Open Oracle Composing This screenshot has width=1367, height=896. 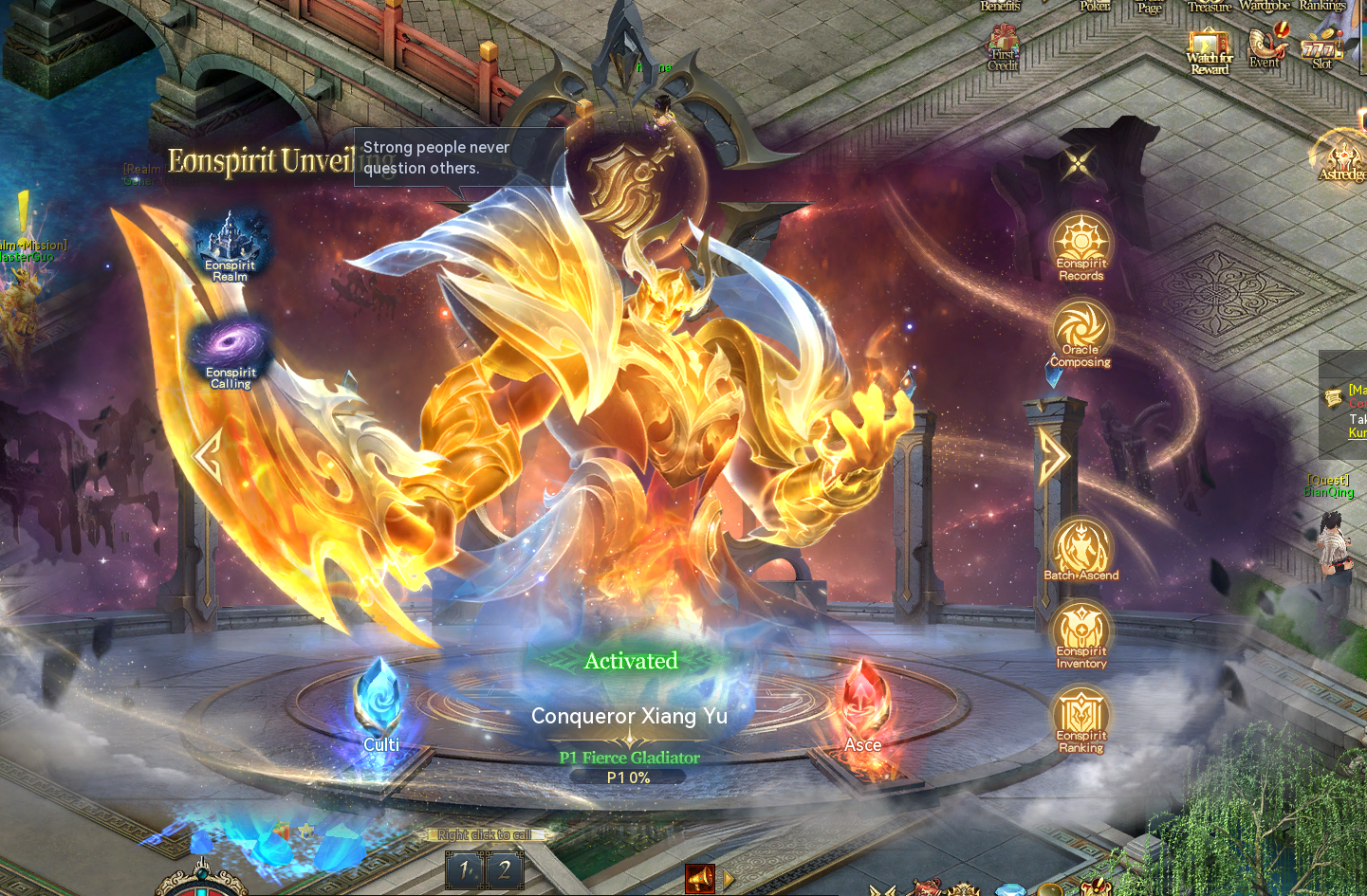[x=1081, y=332]
